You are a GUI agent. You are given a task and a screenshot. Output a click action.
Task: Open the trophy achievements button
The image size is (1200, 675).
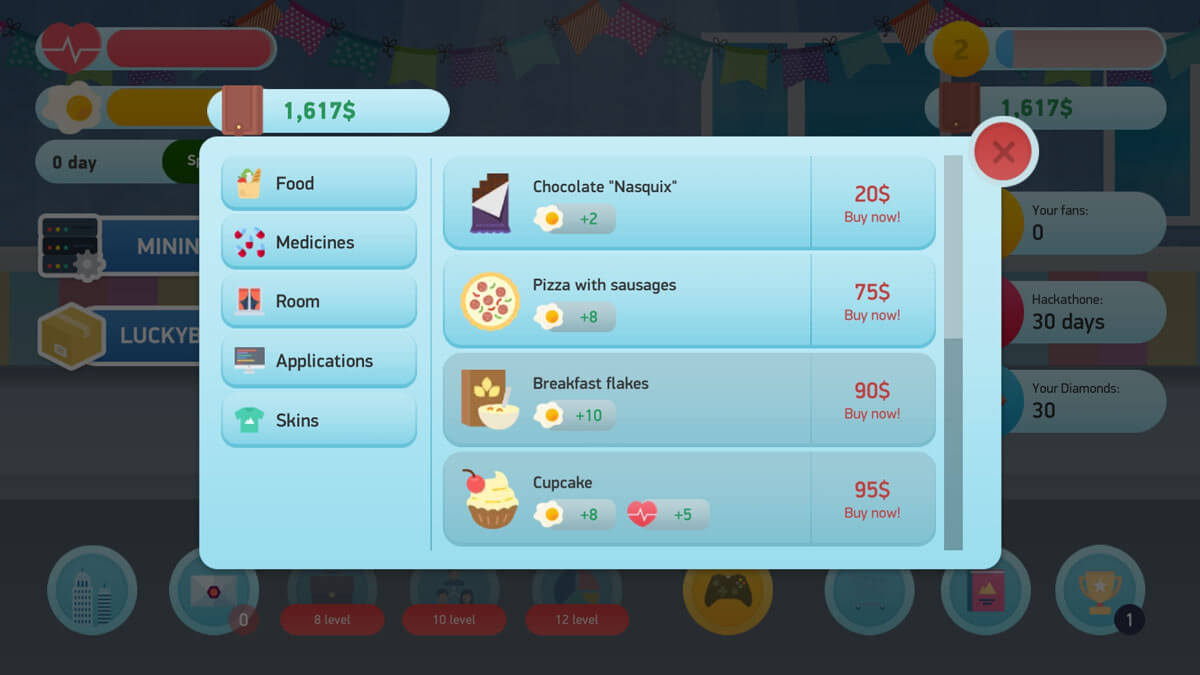point(1100,590)
